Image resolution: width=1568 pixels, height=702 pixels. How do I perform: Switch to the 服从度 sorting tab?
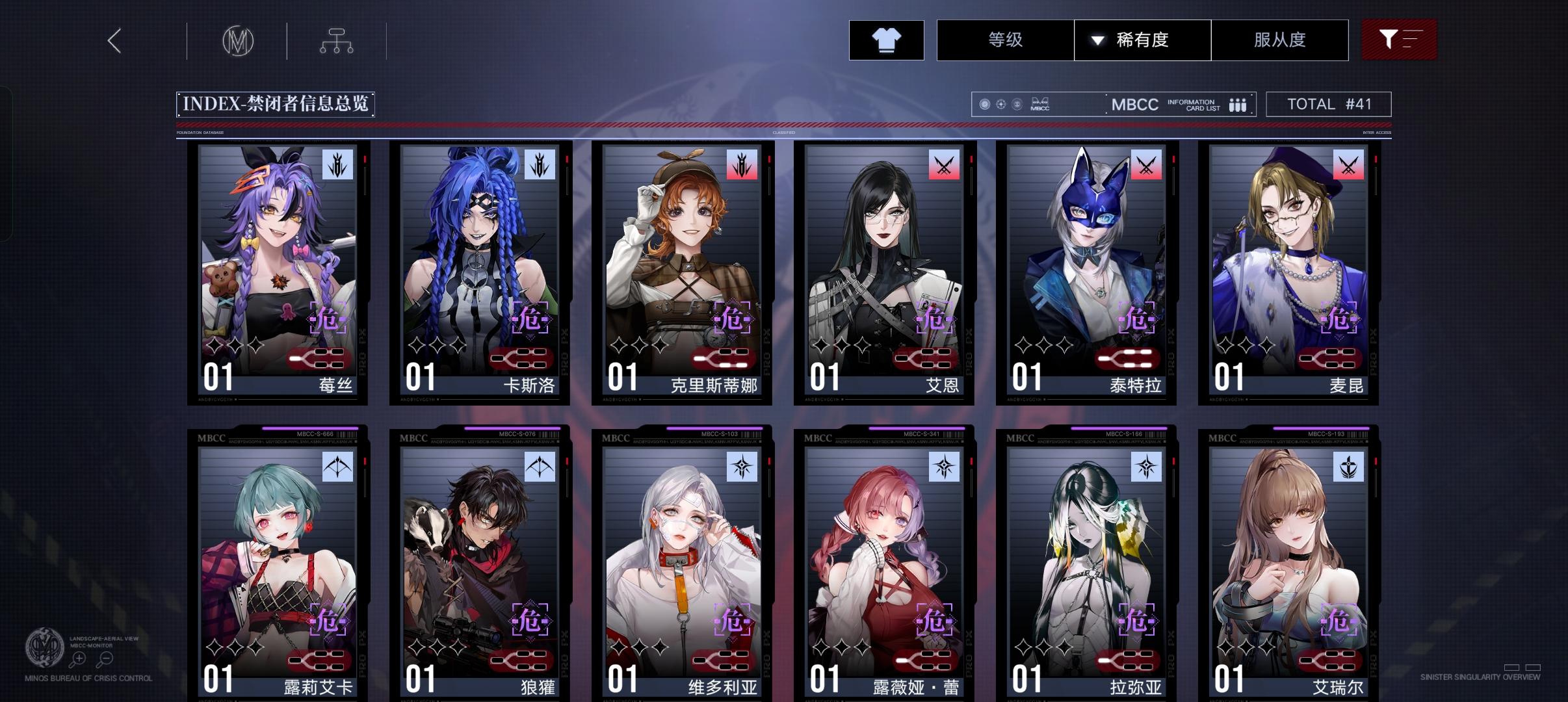pyautogui.click(x=1279, y=40)
